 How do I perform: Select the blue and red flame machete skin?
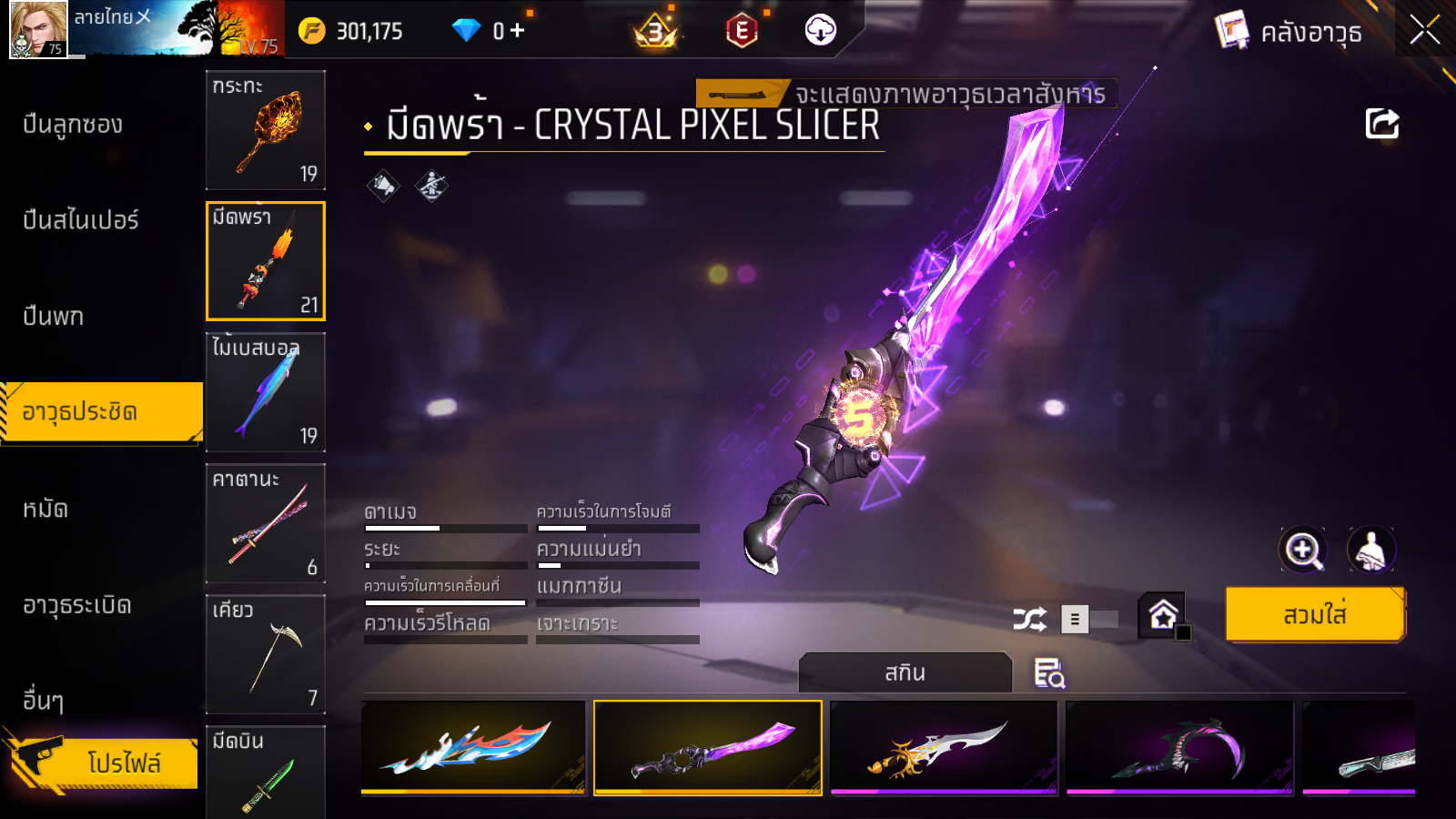(473, 747)
